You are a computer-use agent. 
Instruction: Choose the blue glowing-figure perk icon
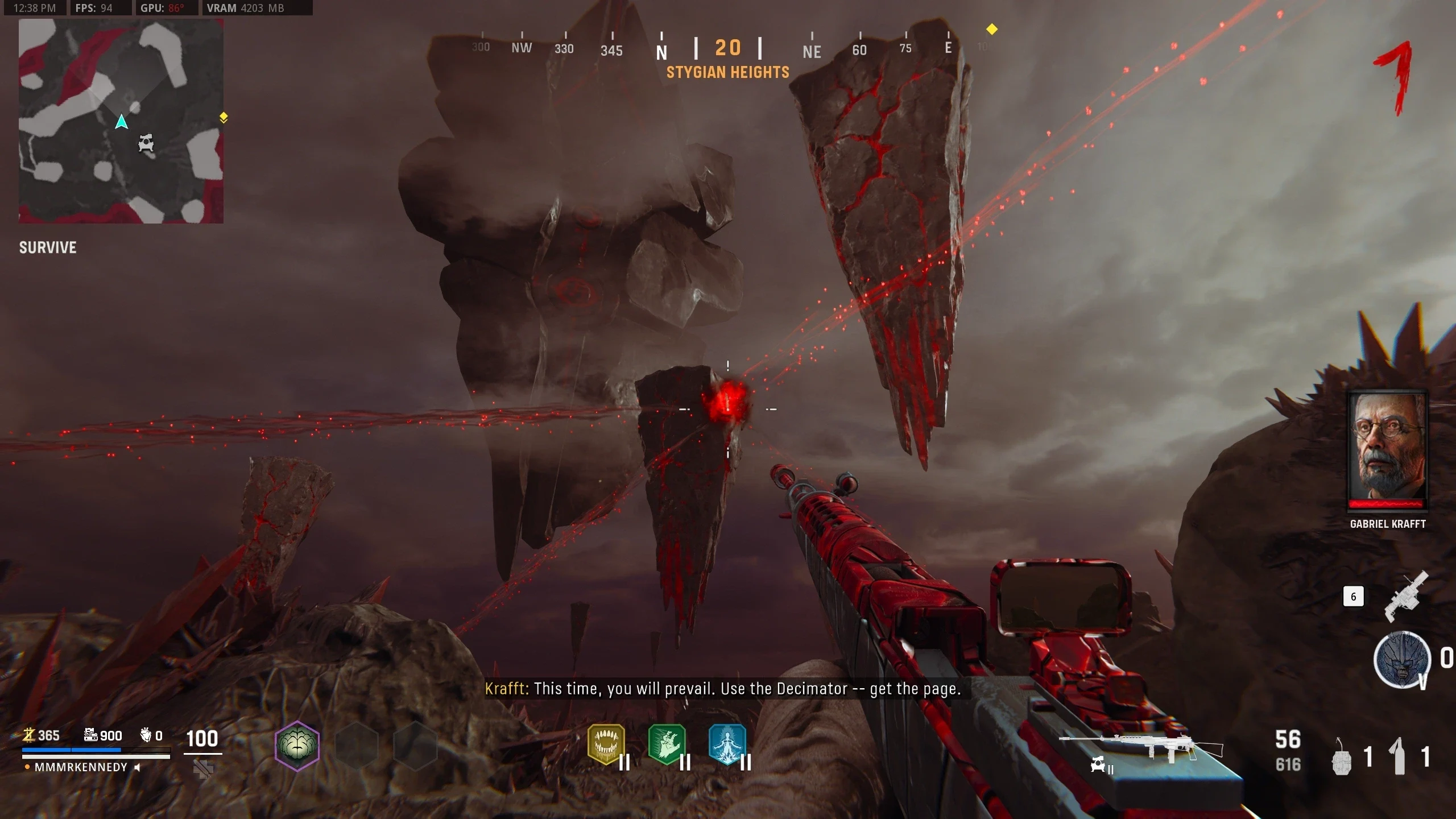(727, 744)
